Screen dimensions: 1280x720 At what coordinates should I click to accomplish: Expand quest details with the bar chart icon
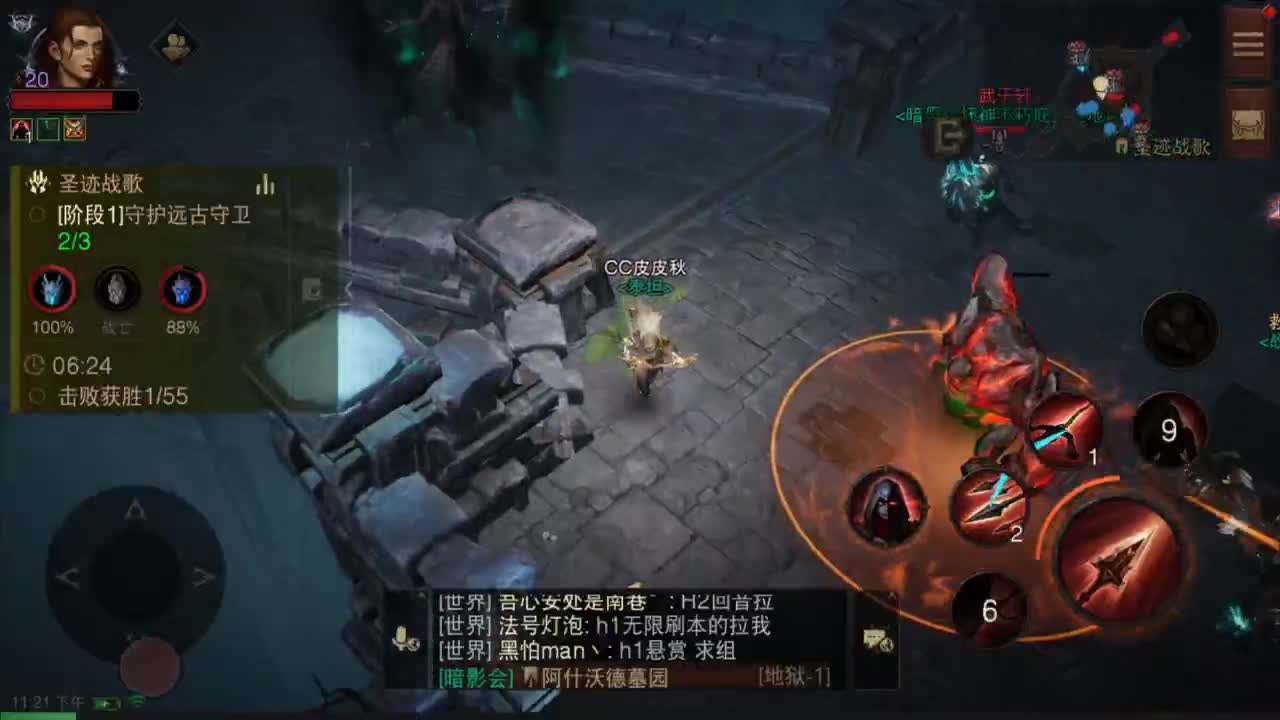(265, 185)
